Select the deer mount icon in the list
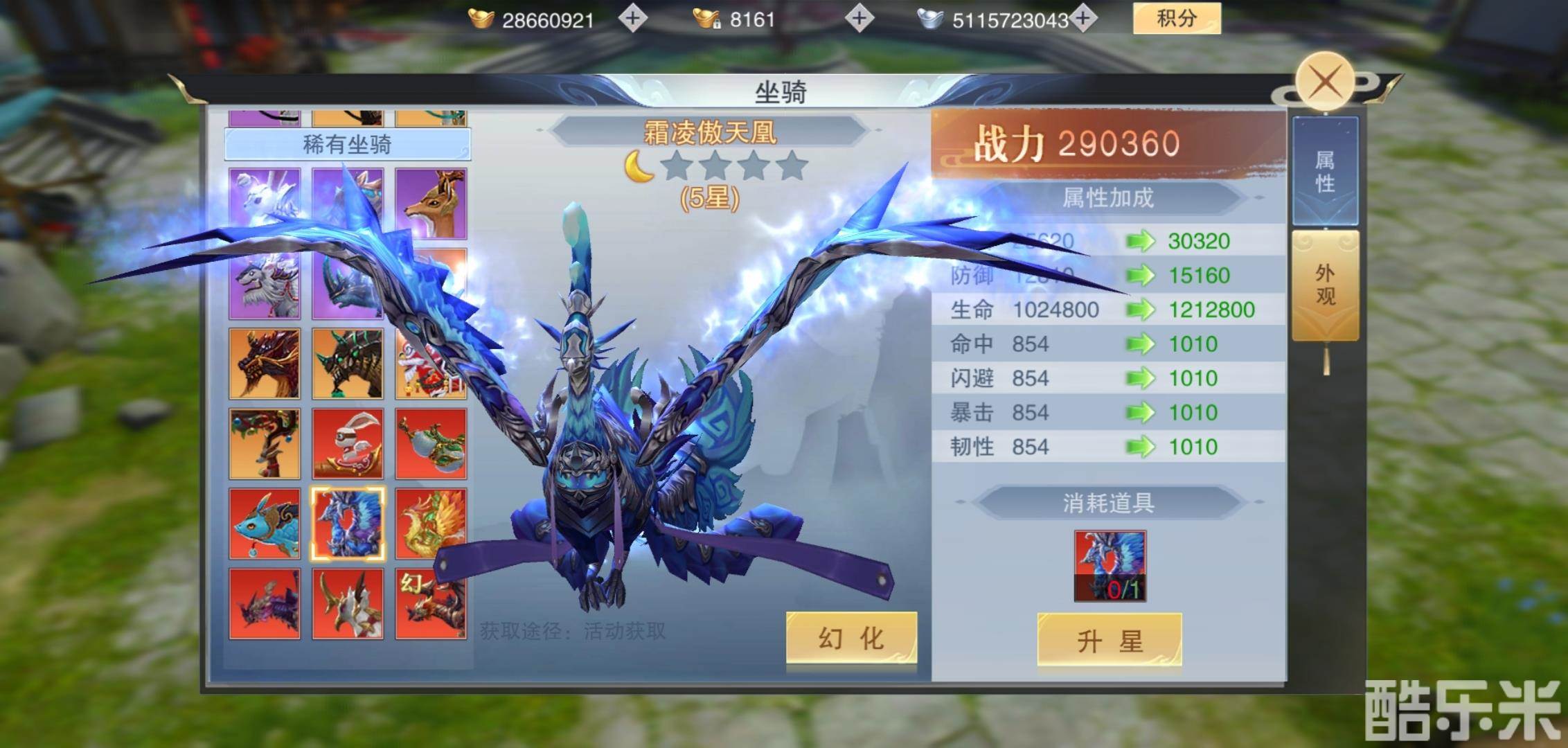The image size is (1568, 748). [x=431, y=199]
